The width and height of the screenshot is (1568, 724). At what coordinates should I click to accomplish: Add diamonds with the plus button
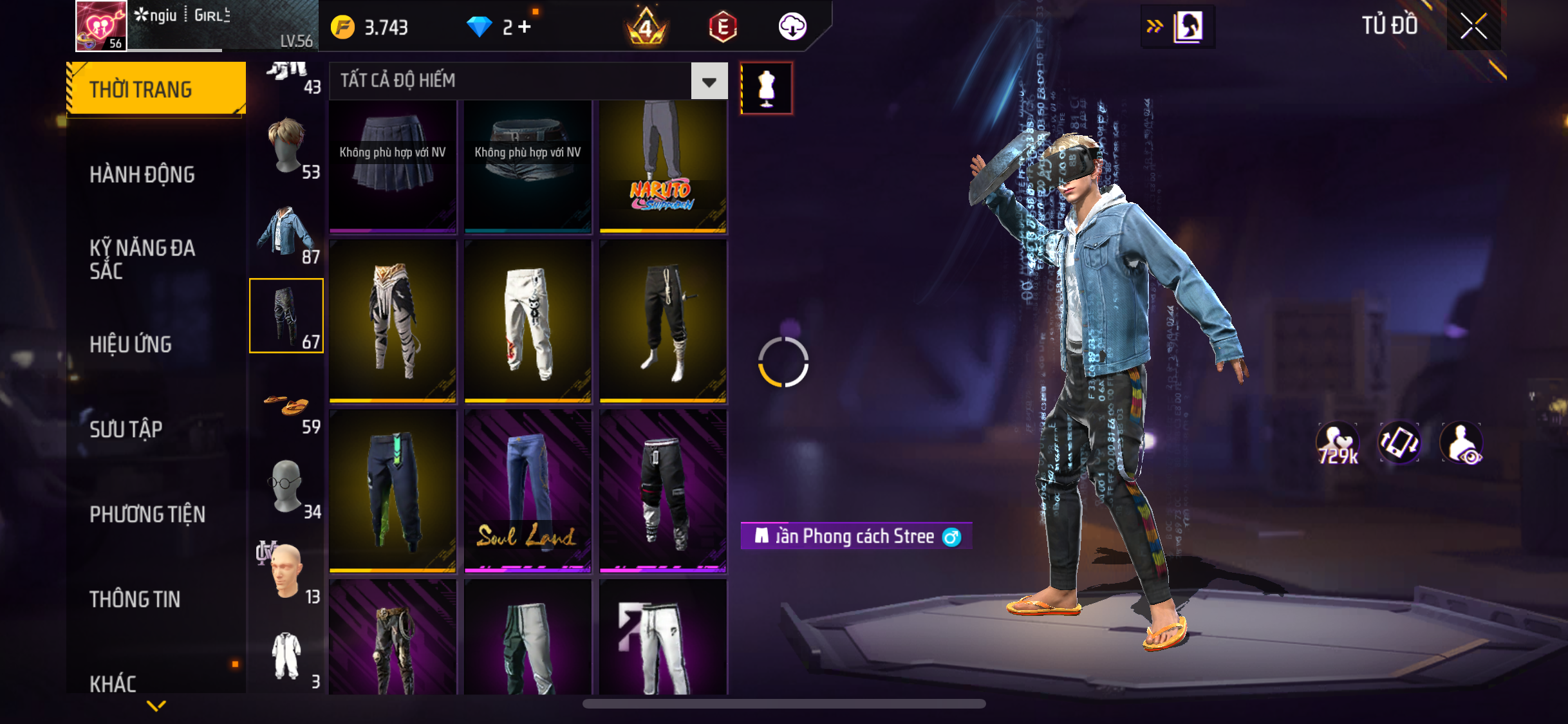click(x=525, y=27)
